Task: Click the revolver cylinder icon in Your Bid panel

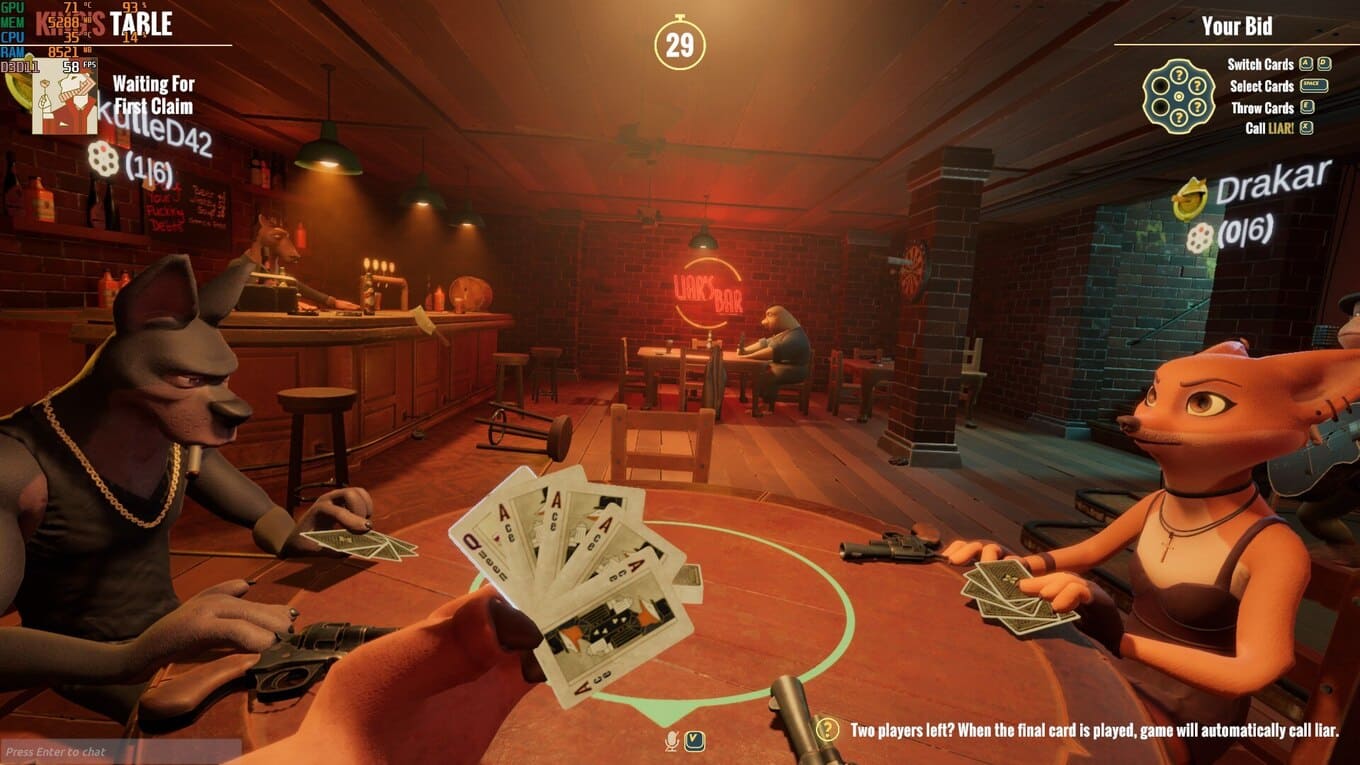Action: pos(1178,95)
